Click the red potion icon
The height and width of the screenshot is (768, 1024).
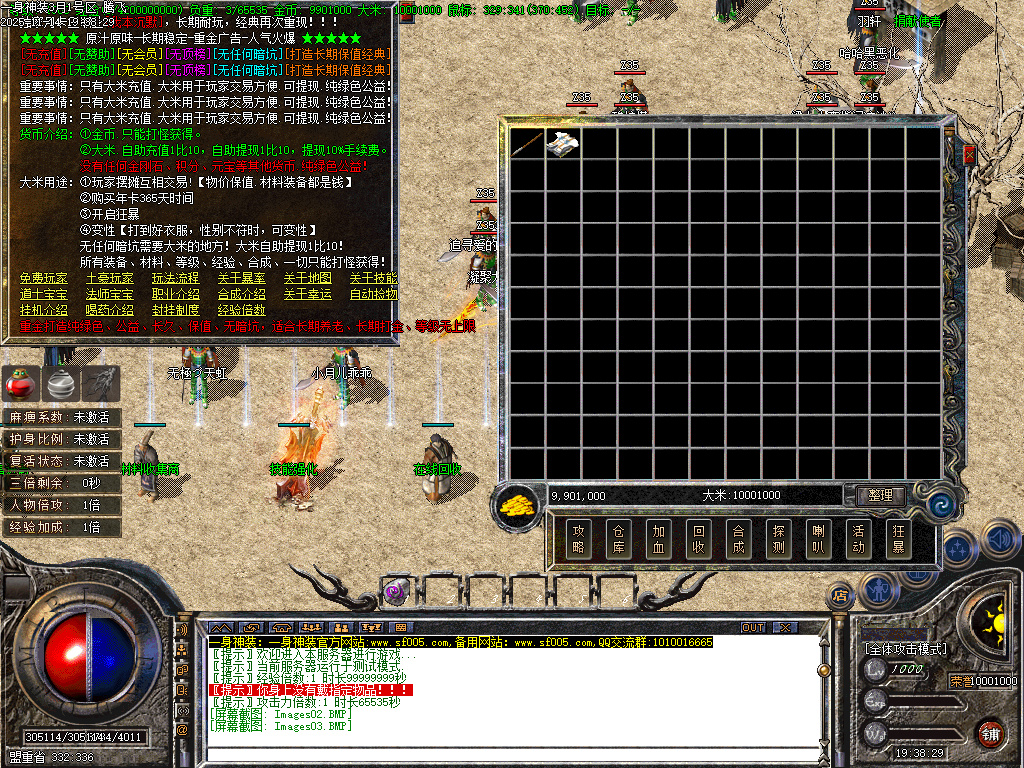tap(20, 381)
